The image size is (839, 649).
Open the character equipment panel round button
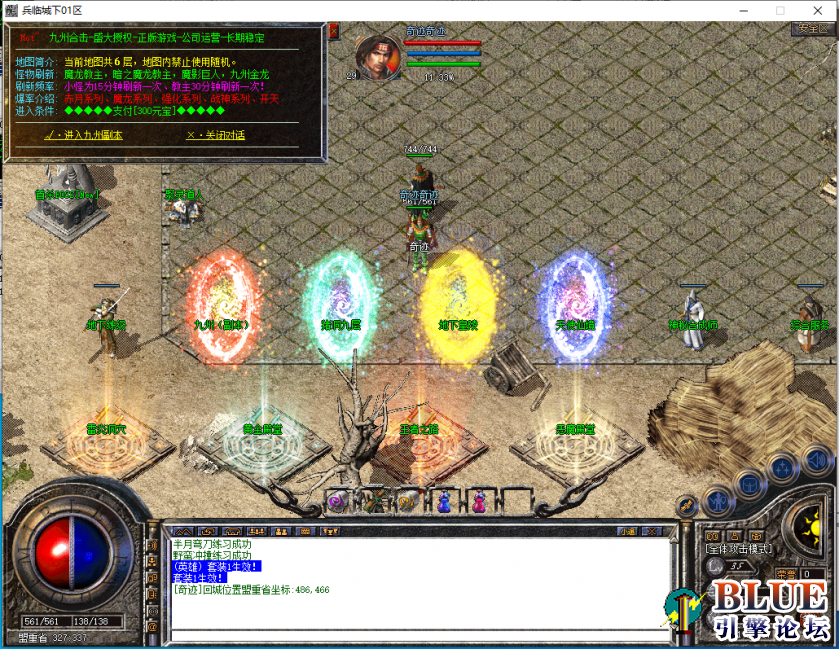[717, 498]
